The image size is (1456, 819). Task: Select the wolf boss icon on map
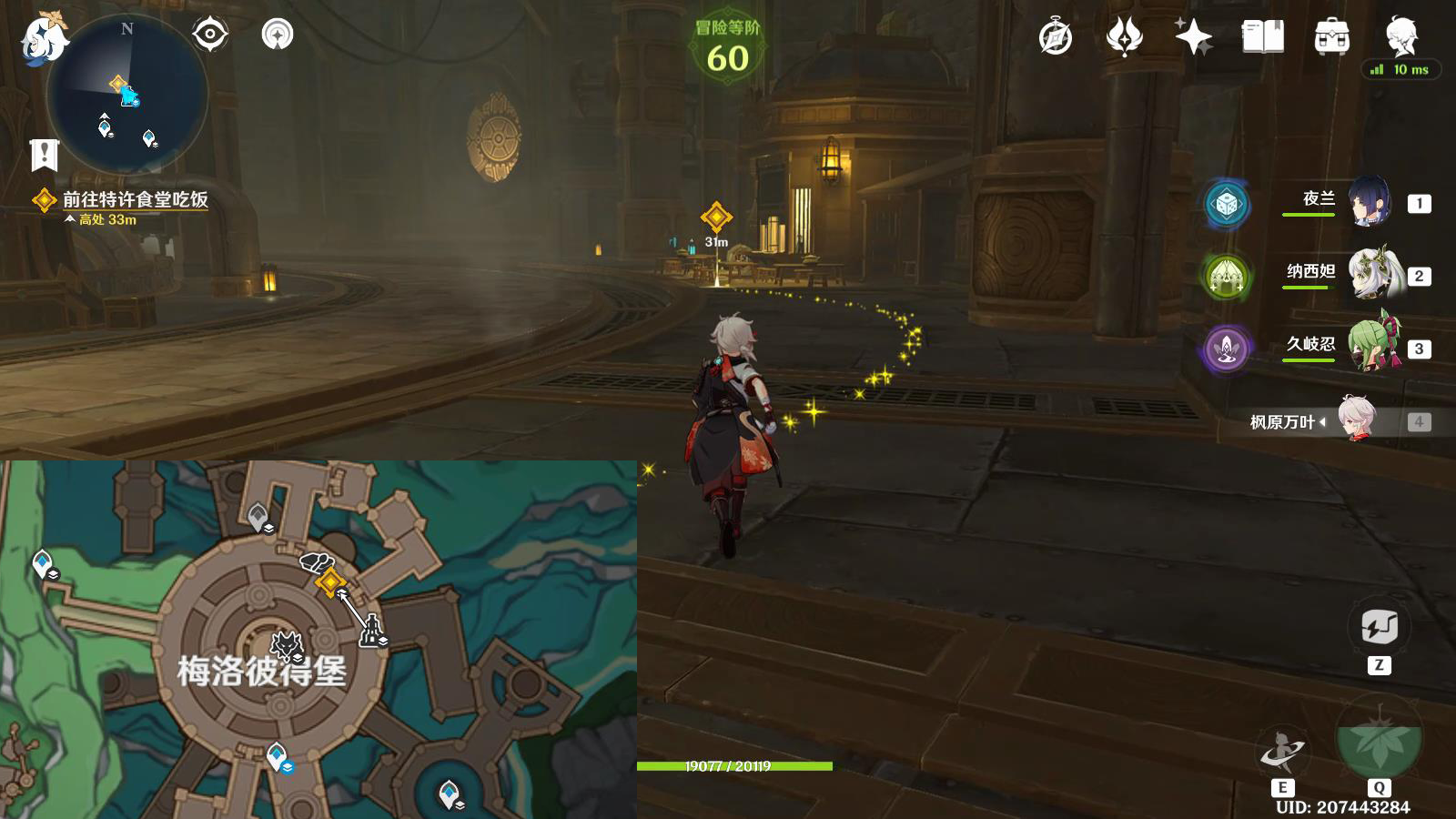pos(287,645)
